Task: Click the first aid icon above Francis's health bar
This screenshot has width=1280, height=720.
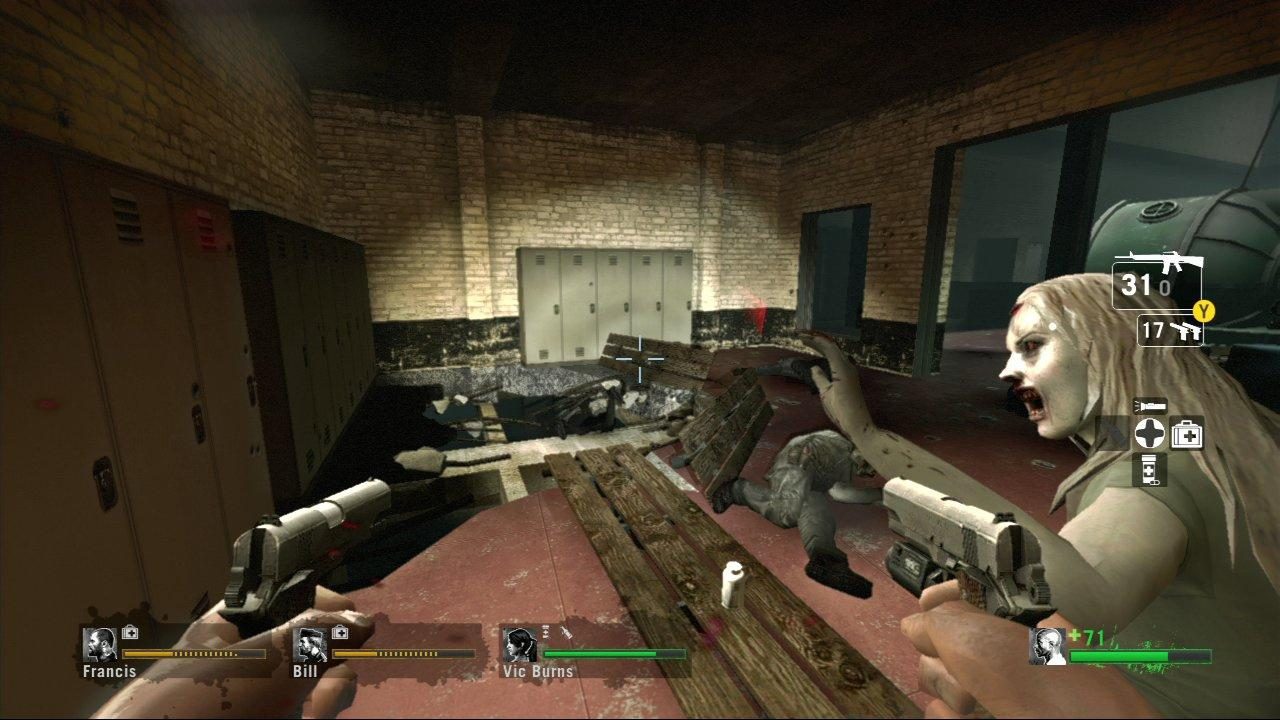Action: coord(129,631)
